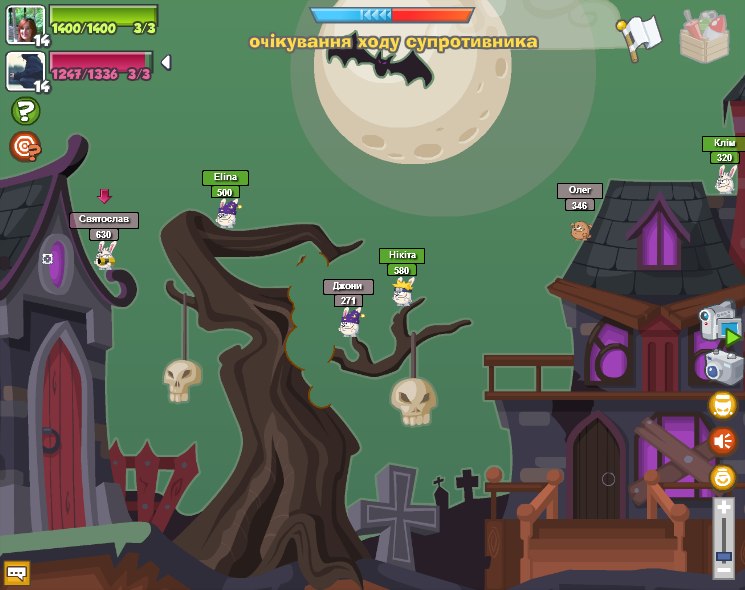
Task: Click the yellow button above the zoom slider
Action: point(722,477)
